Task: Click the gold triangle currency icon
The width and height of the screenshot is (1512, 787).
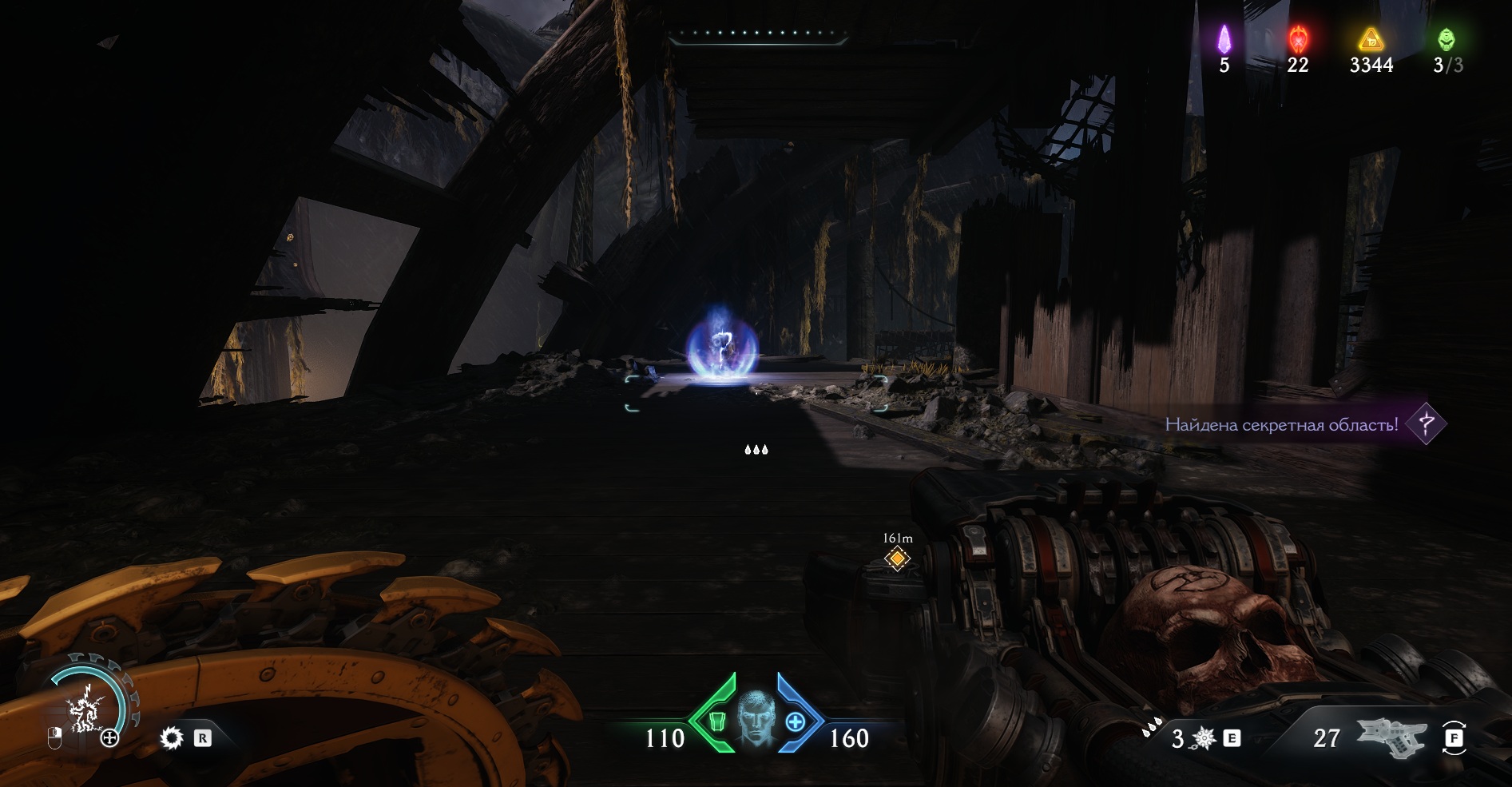Action: pyautogui.click(x=1371, y=38)
